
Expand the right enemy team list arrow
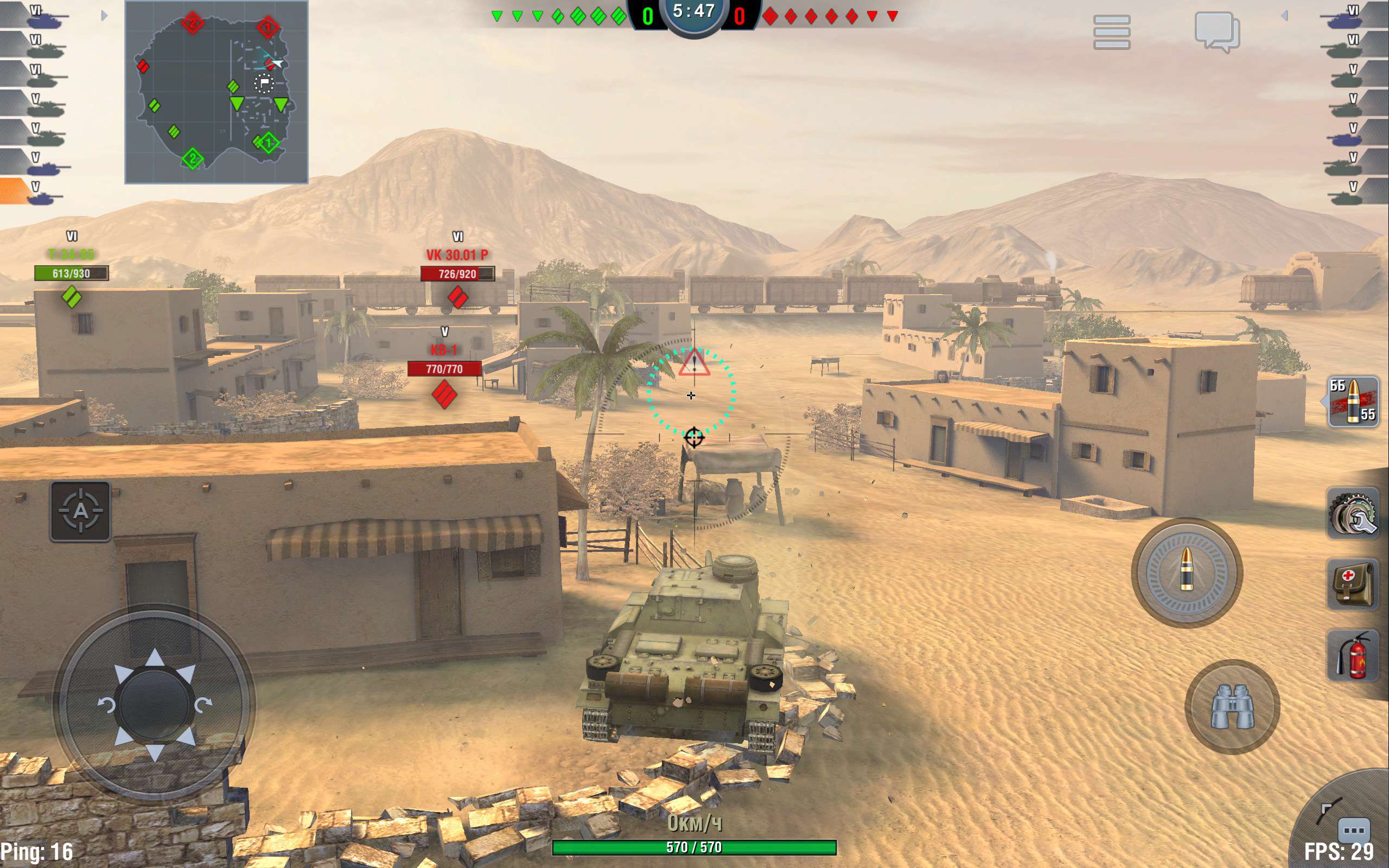click(x=1284, y=16)
